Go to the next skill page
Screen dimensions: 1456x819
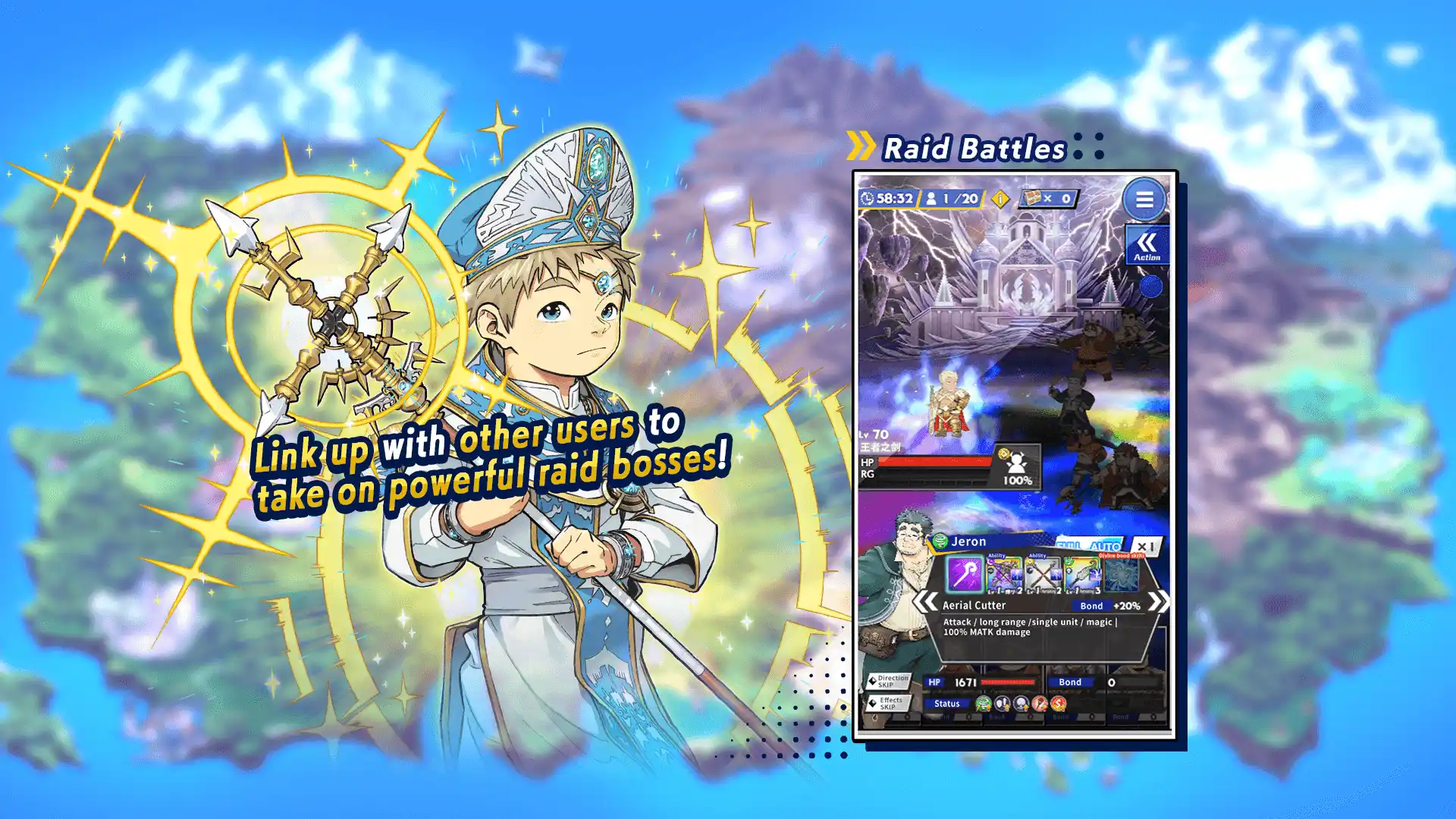tap(1158, 602)
